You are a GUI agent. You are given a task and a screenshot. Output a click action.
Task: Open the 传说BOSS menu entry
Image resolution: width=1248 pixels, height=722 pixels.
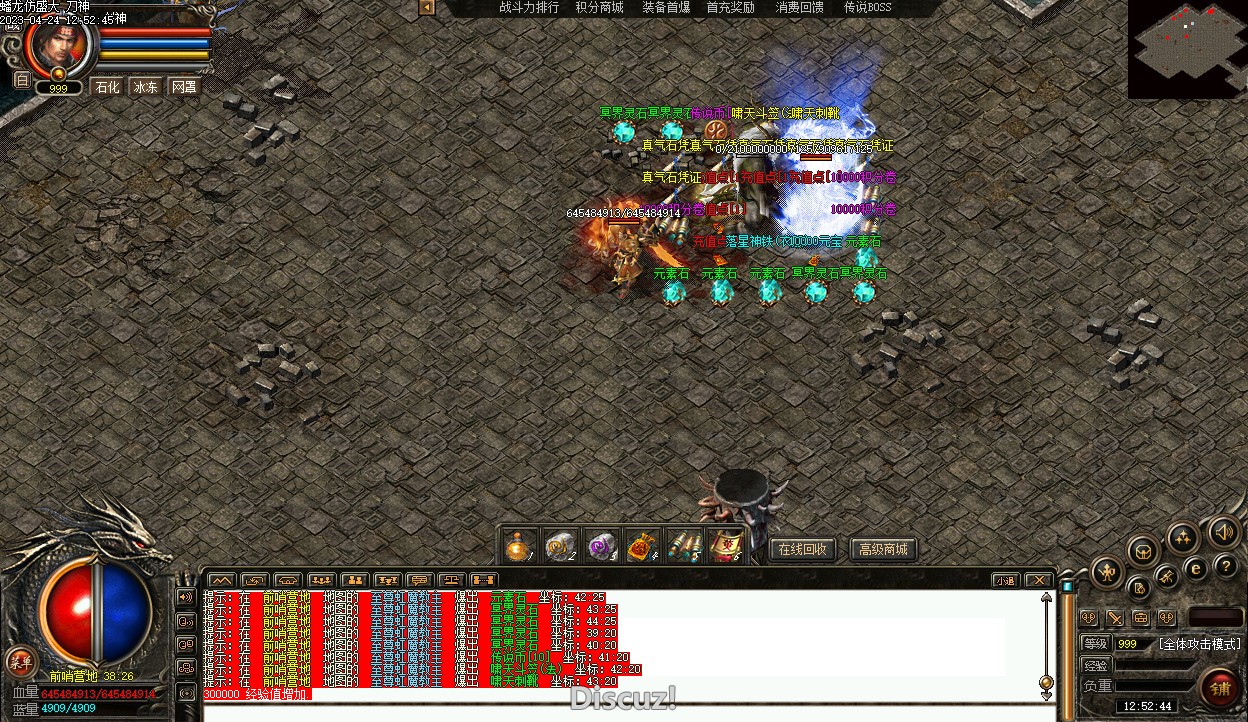(x=867, y=7)
